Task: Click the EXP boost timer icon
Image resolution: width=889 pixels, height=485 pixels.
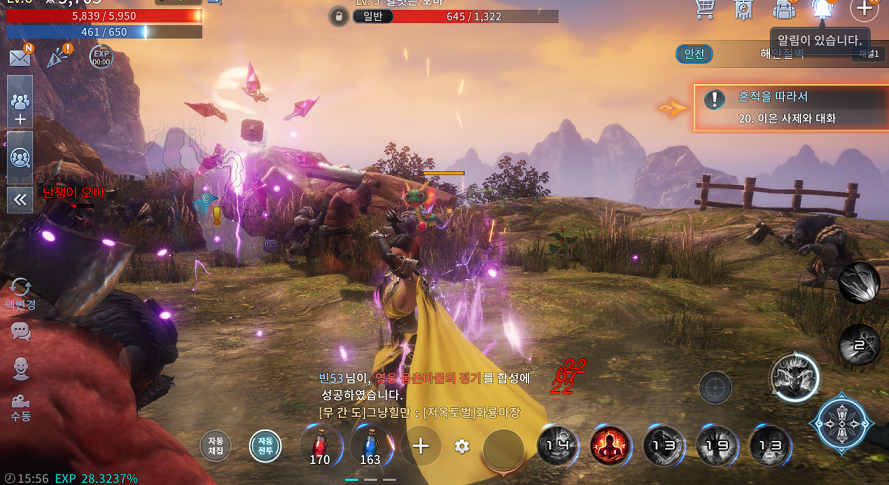Action: pyautogui.click(x=101, y=57)
